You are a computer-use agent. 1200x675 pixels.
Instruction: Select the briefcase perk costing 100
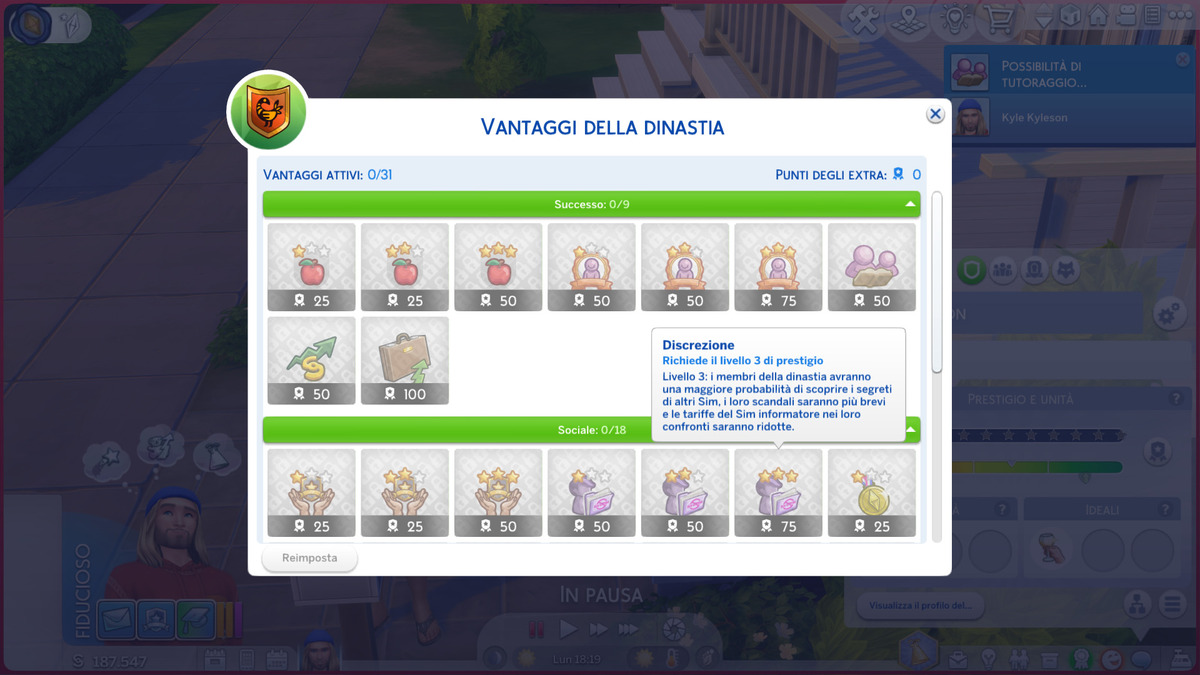pyautogui.click(x=405, y=360)
